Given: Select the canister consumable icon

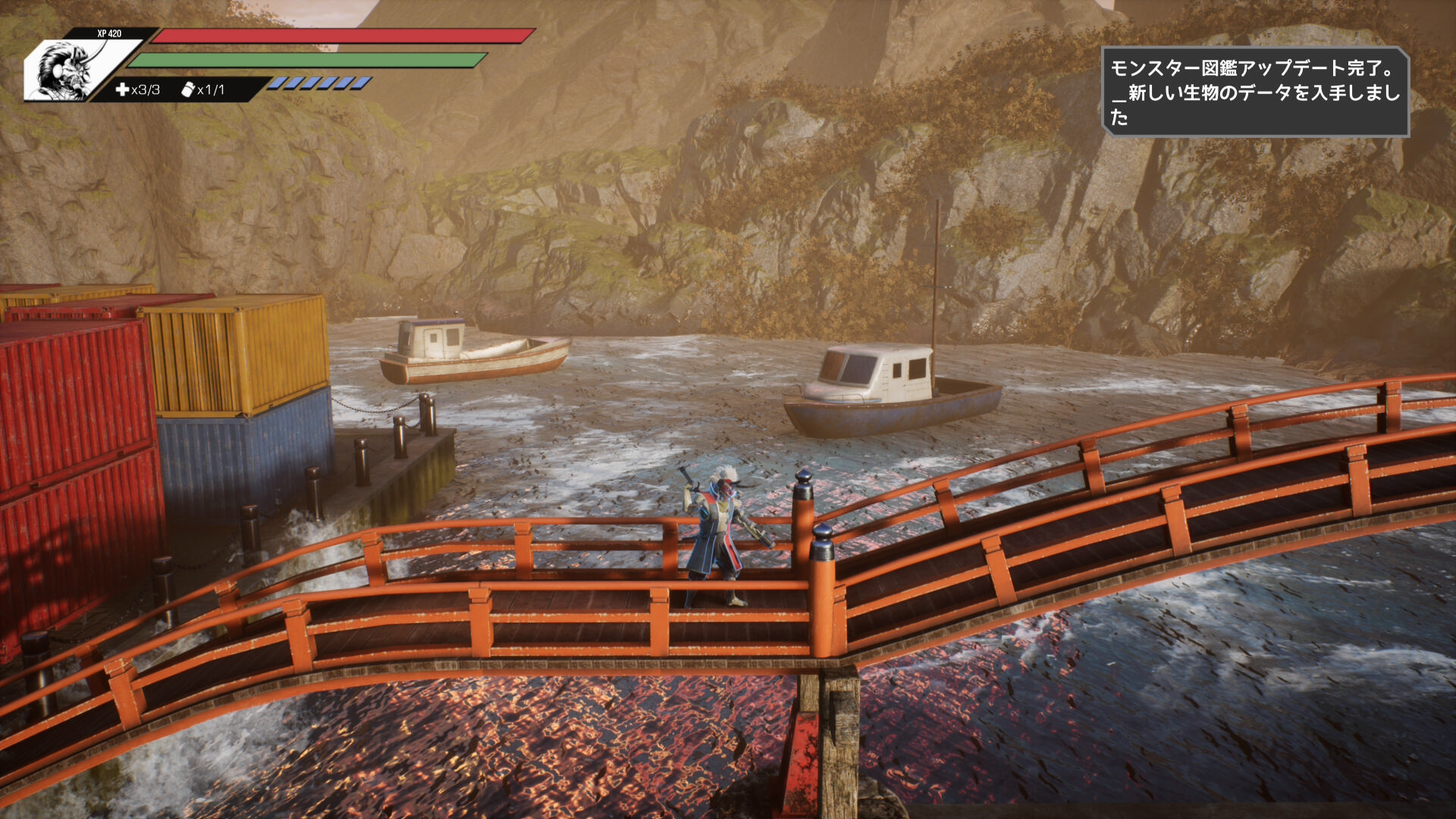Looking at the screenshot, I should pyautogui.click(x=188, y=89).
